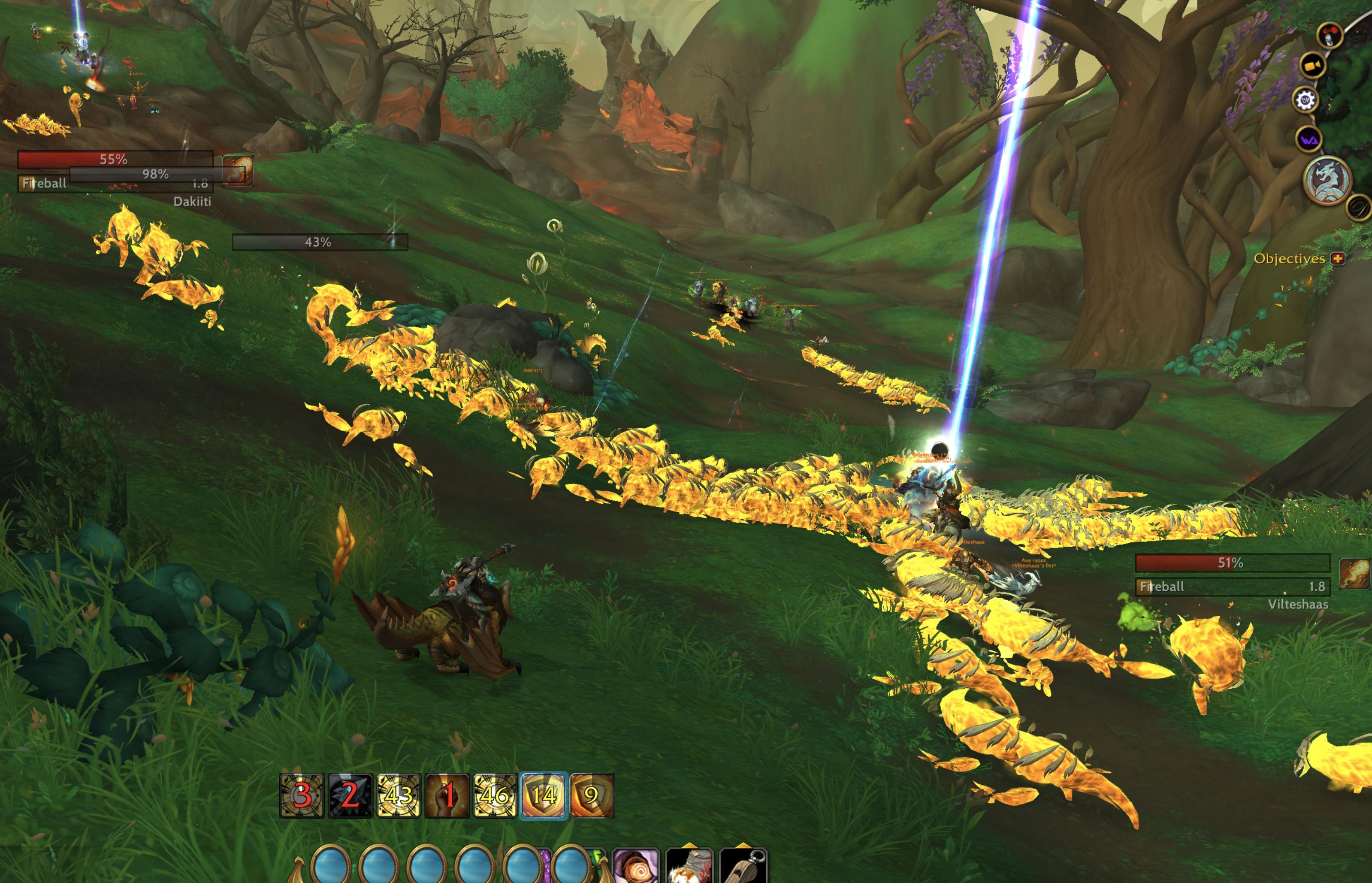Open the Details cursive D minimap button

(x=1359, y=208)
